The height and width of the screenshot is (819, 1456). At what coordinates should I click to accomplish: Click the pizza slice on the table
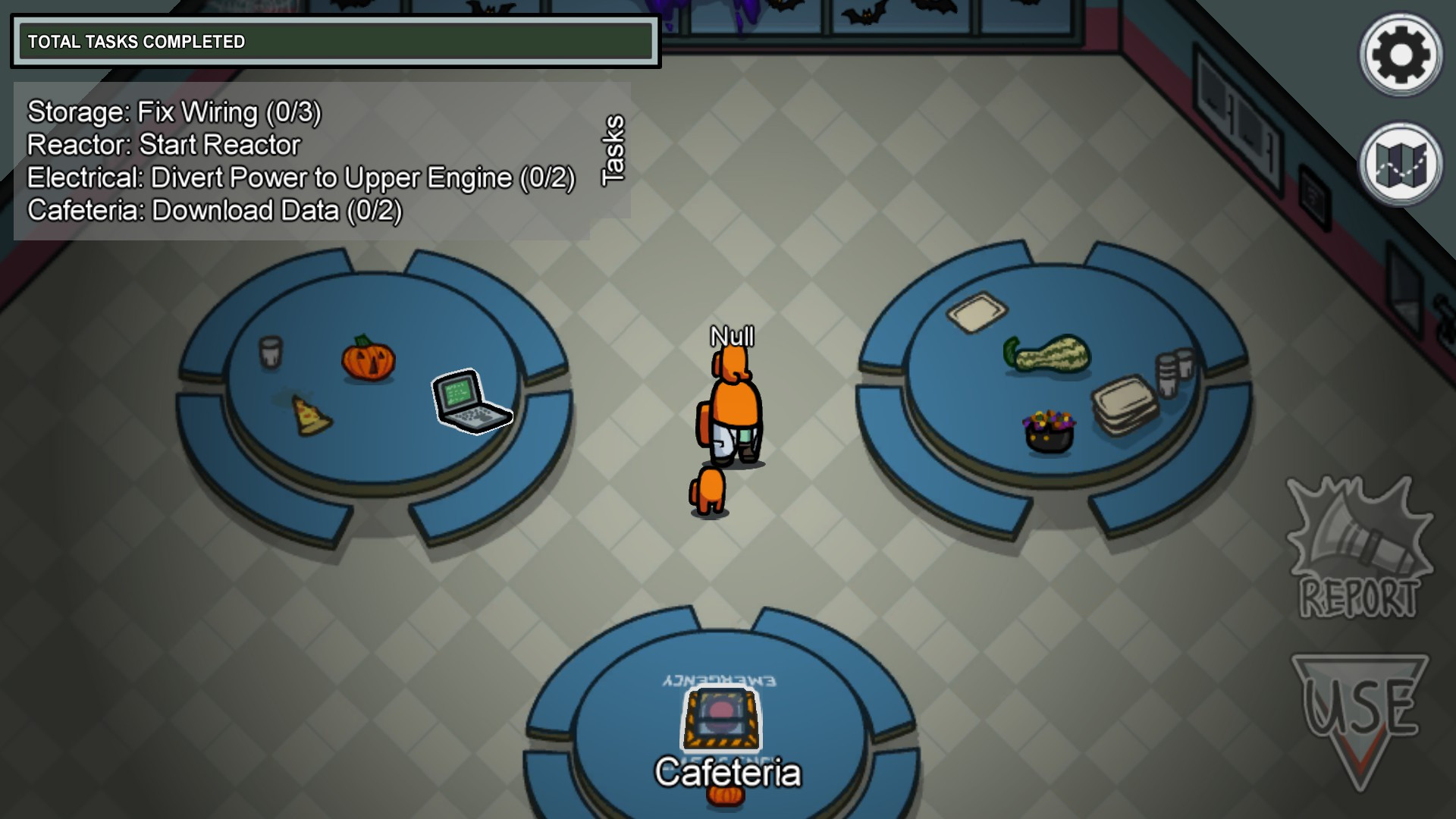[310, 416]
